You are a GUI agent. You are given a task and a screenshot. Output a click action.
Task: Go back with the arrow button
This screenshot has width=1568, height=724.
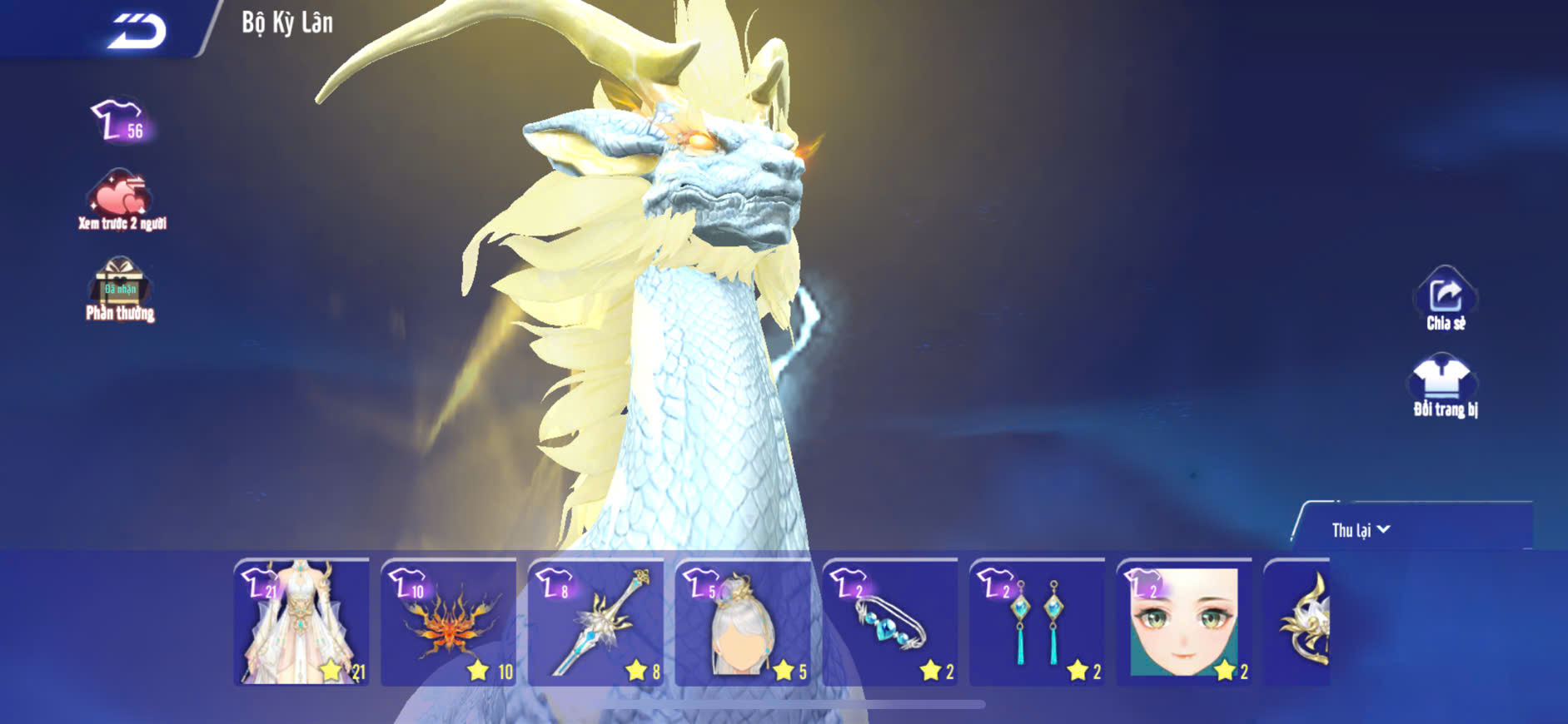(137, 32)
